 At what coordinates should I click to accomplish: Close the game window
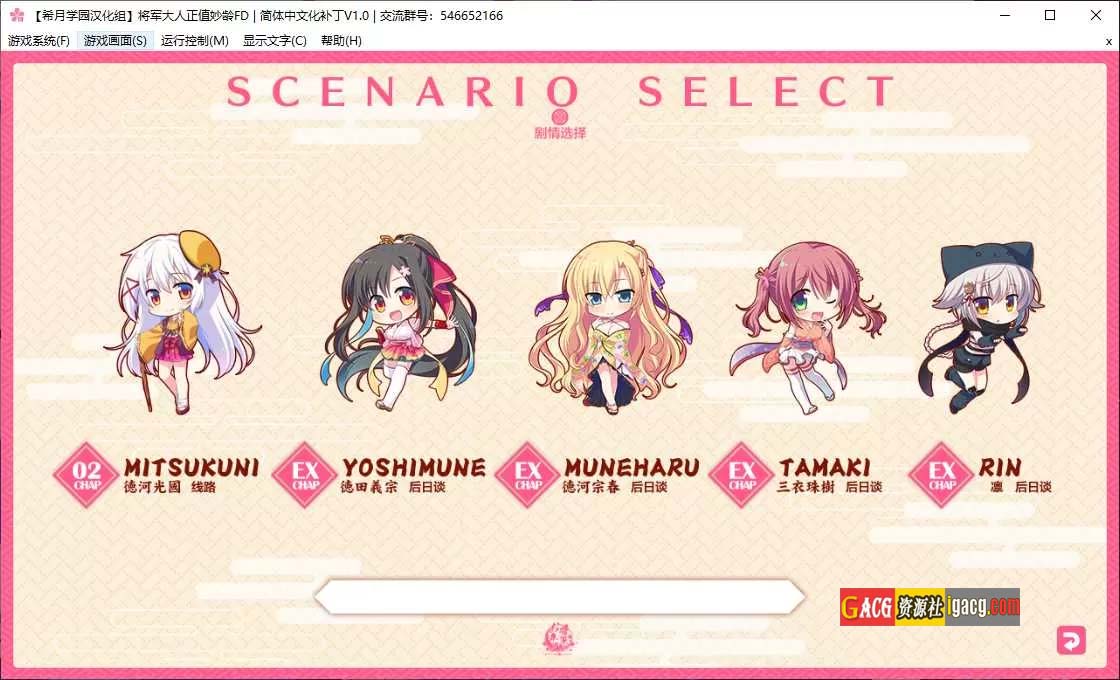coord(1096,15)
